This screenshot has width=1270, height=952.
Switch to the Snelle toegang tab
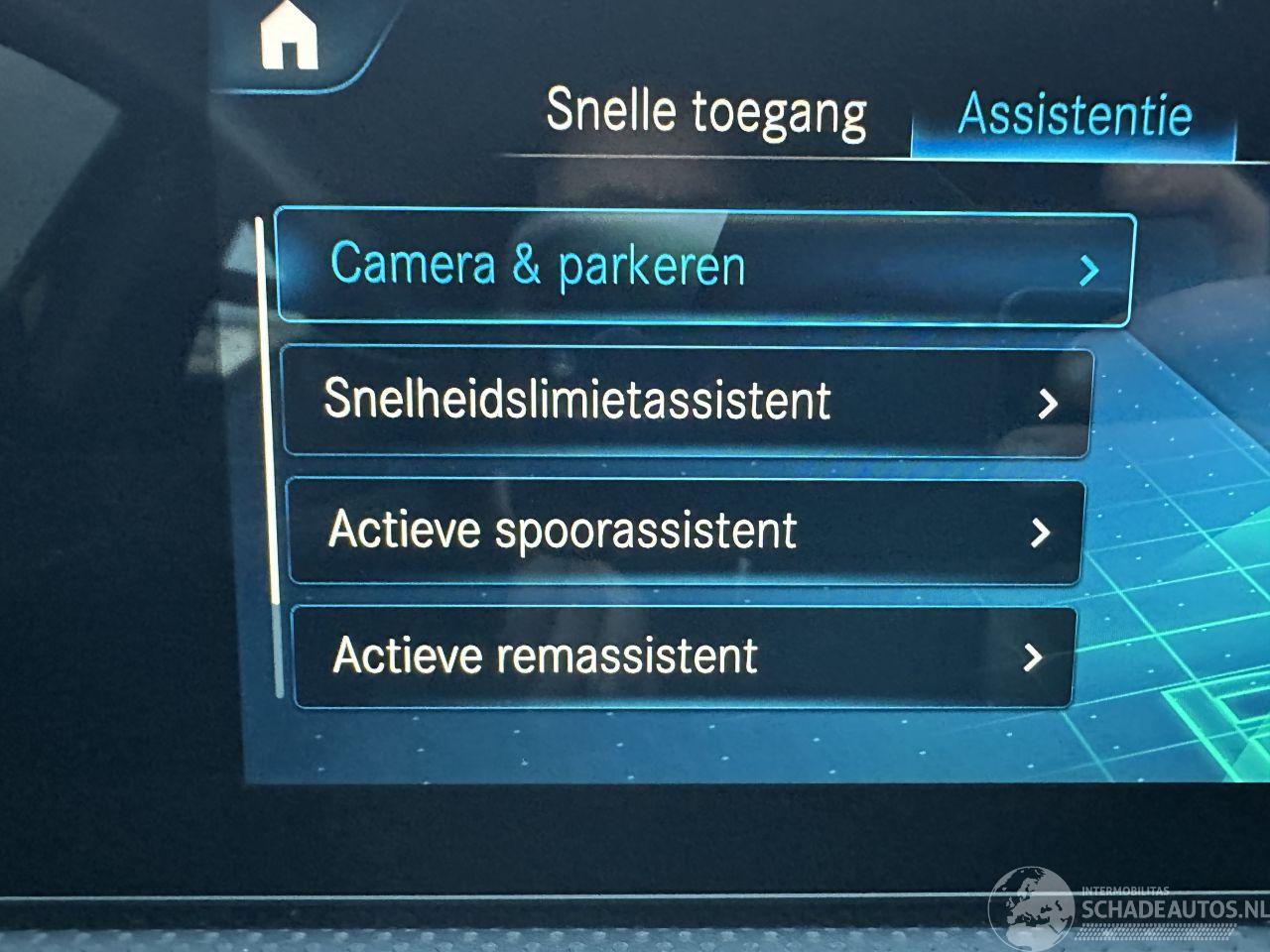pos(705,112)
